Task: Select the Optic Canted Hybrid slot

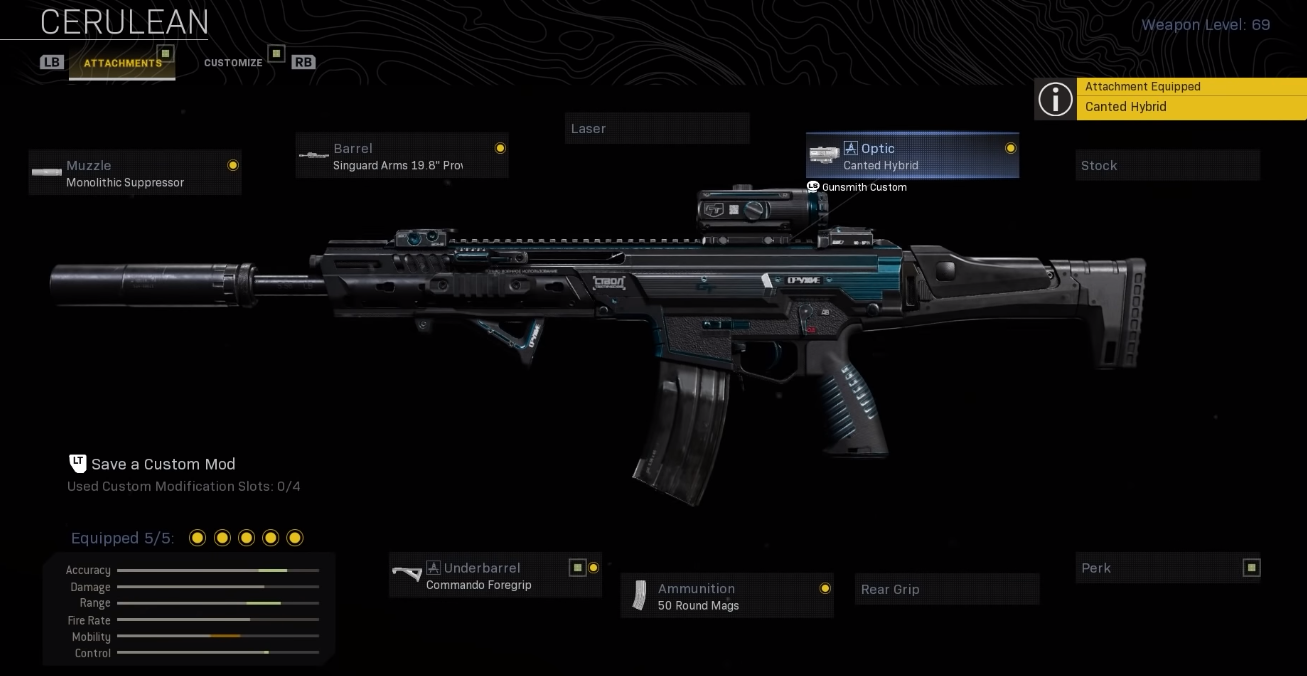Action: pyautogui.click(x=913, y=156)
